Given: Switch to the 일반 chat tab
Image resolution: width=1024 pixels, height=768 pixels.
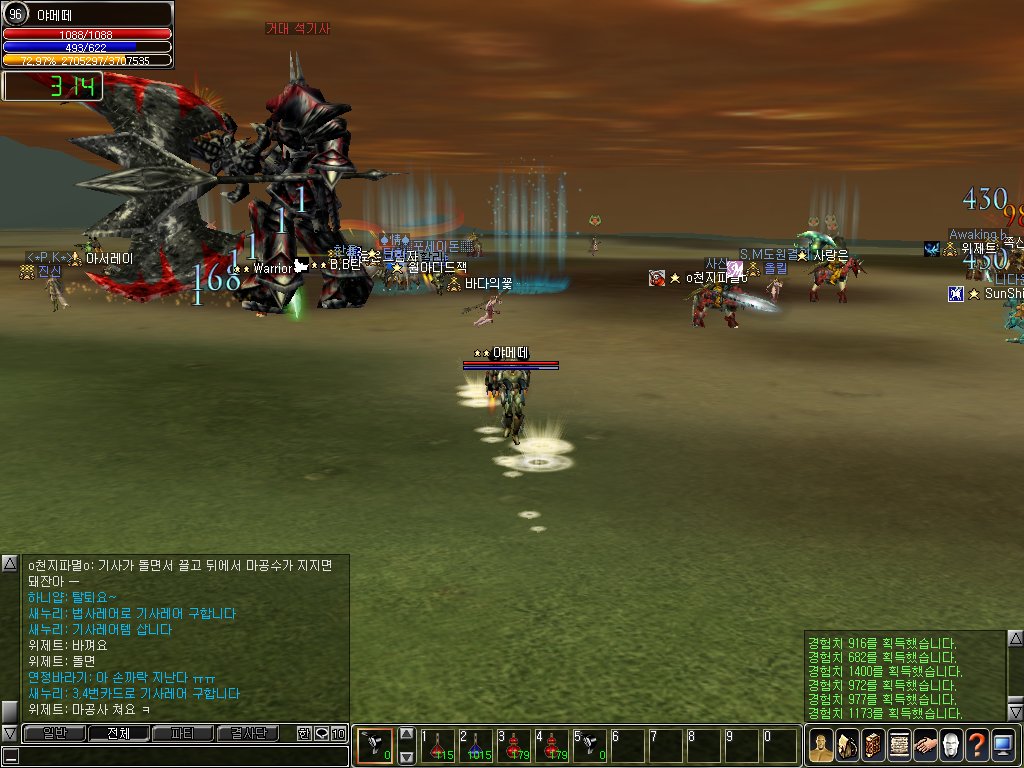Looking at the screenshot, I should click(x=52, y=734).
